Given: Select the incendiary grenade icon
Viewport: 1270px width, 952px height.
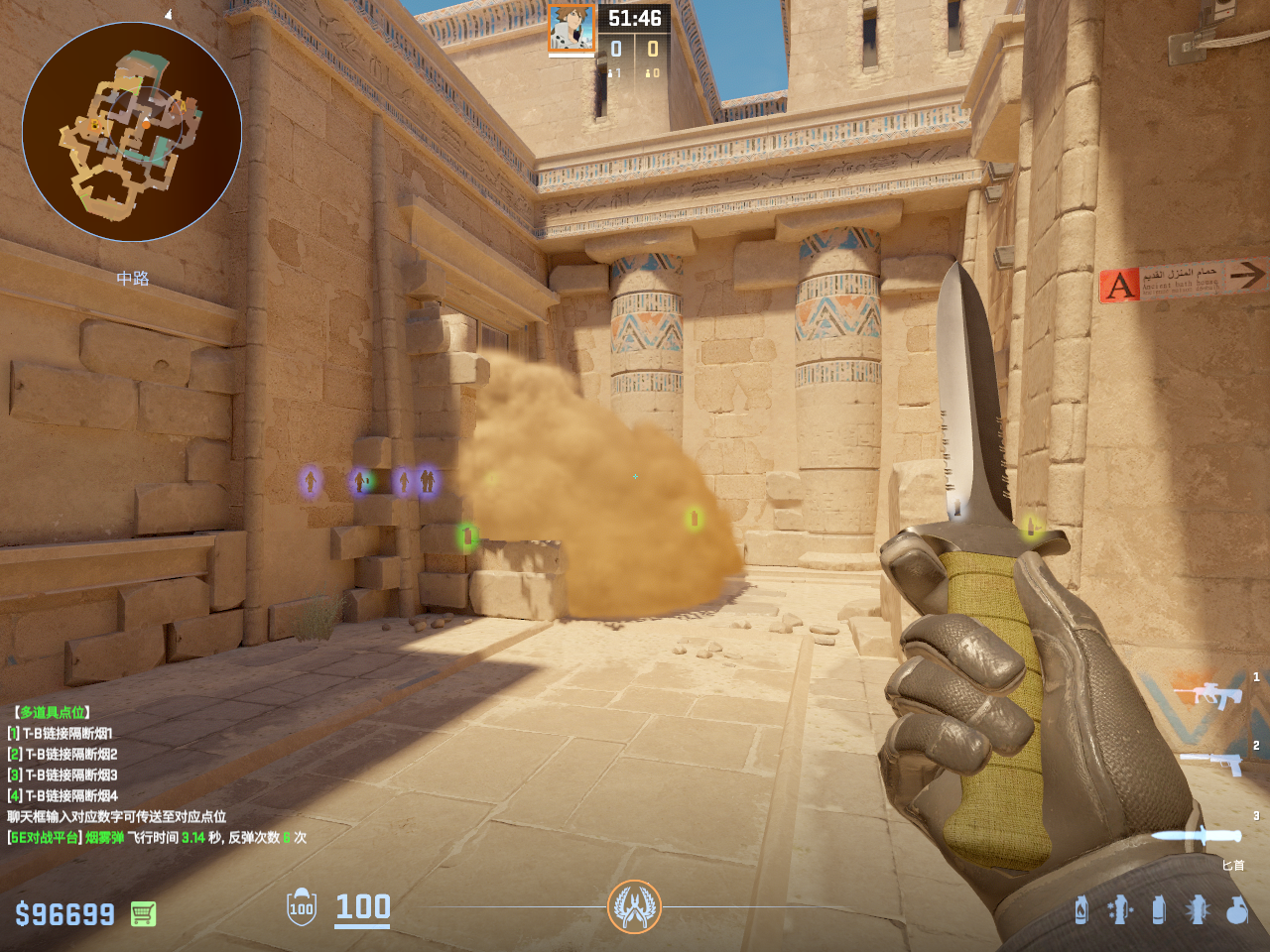Looking at the screenshot, I should (1081, 909).
